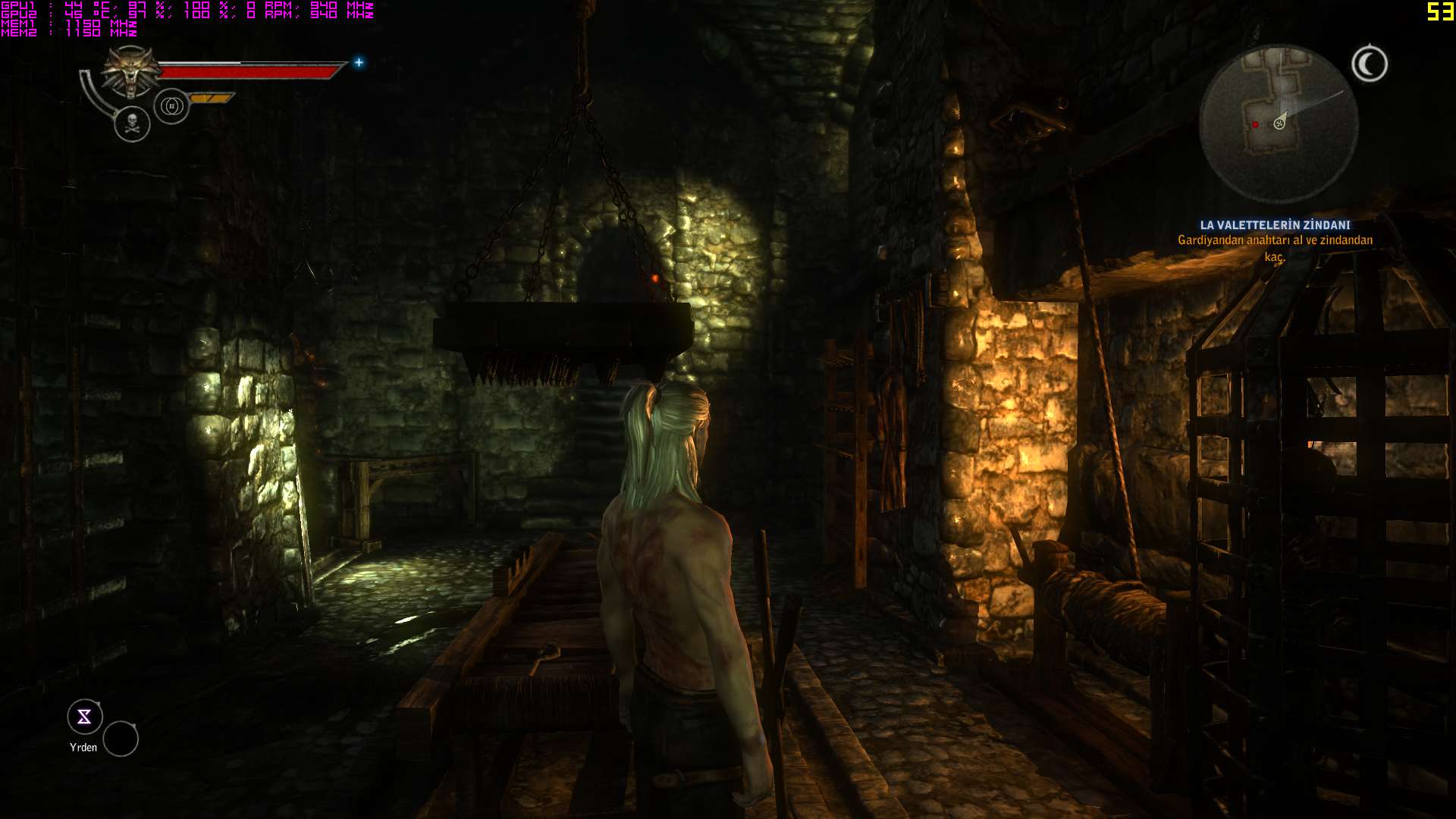Click the wolf medallion icon
The height and width of the screenshot is (819, 1456).
[x=131, y=71]
